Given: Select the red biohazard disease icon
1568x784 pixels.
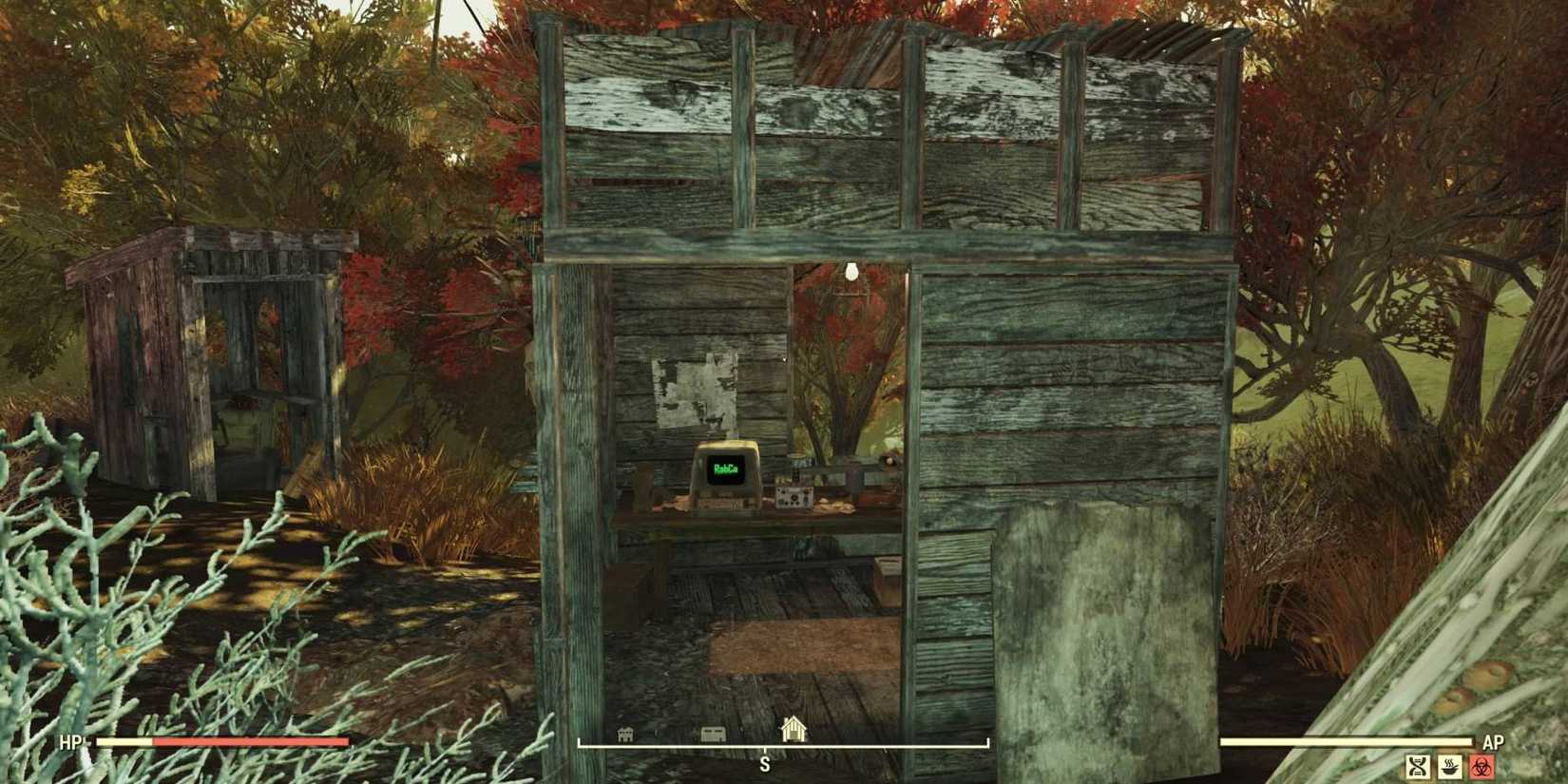Looking at the screenshot, I should (x=1482, y=767).
